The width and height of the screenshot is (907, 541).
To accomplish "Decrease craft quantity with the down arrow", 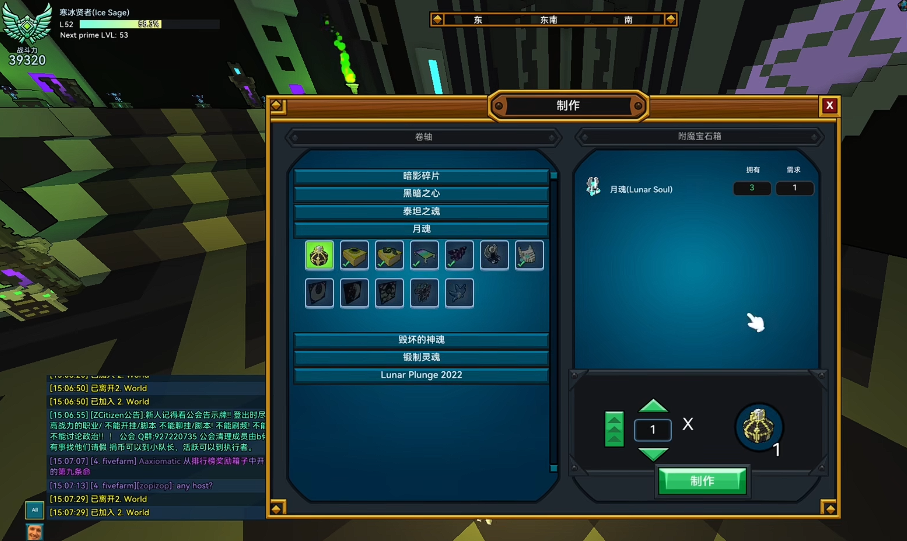I will pos(653,453).
